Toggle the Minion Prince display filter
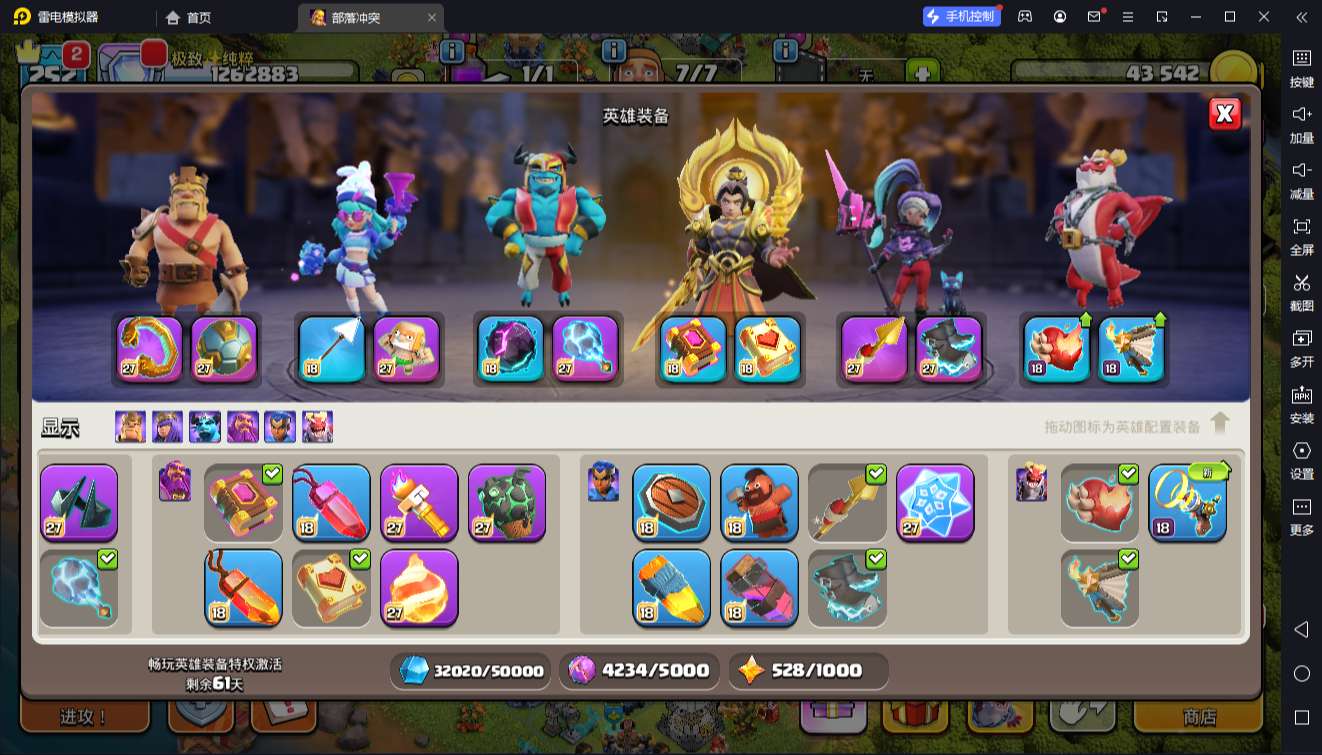Screen dimensions: 1322x755 point(205,427)
